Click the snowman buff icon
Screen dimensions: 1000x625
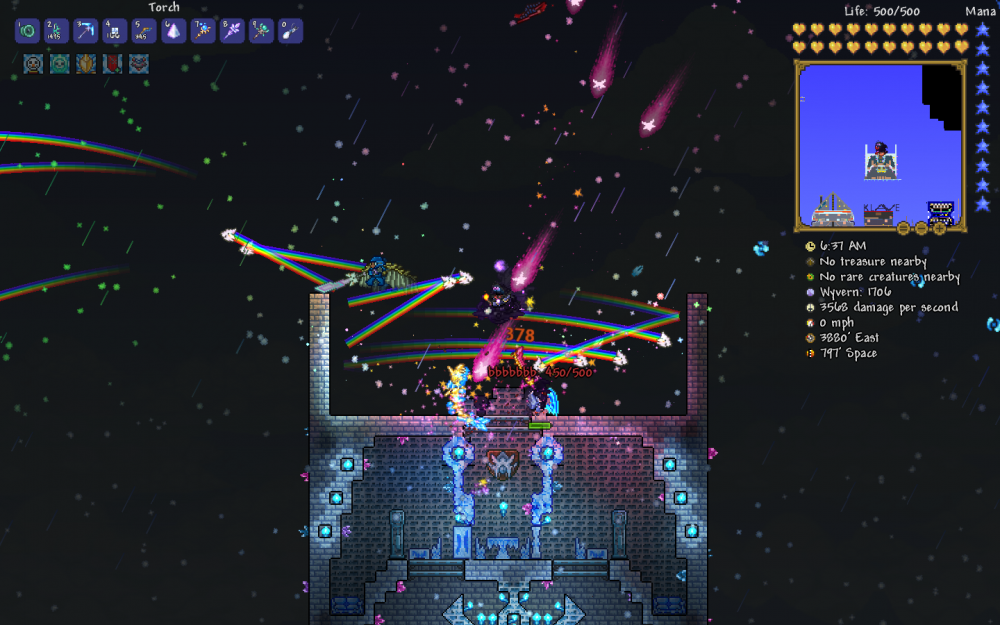[x=33, y=64]
